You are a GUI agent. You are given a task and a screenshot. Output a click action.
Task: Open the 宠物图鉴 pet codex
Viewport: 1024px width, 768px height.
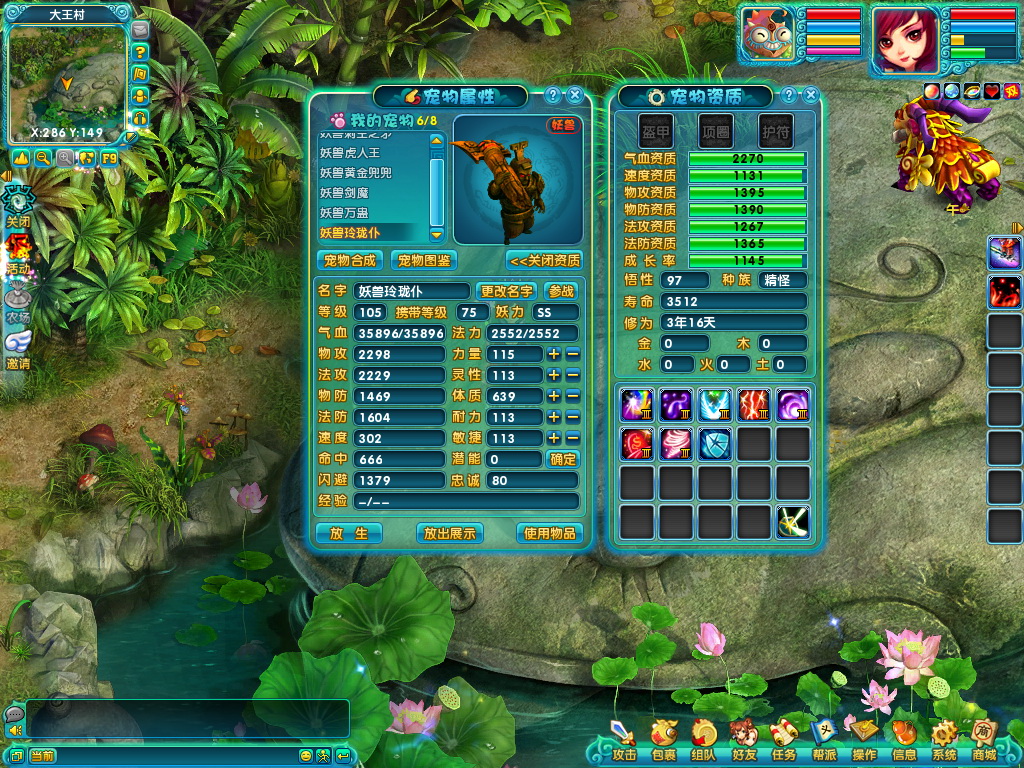pos(423,260)
